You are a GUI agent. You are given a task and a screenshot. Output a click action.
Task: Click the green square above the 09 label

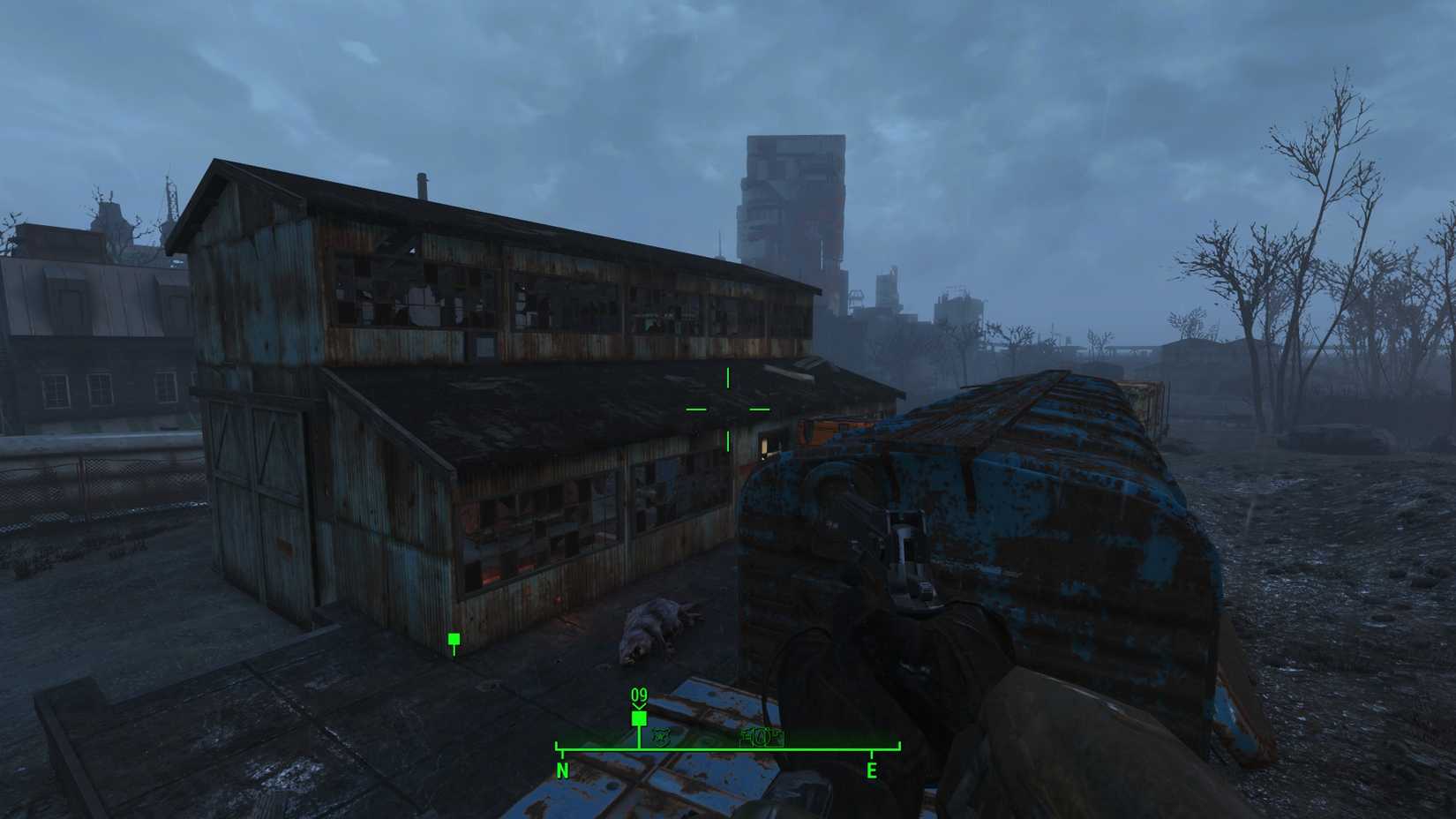click(638, 718)
